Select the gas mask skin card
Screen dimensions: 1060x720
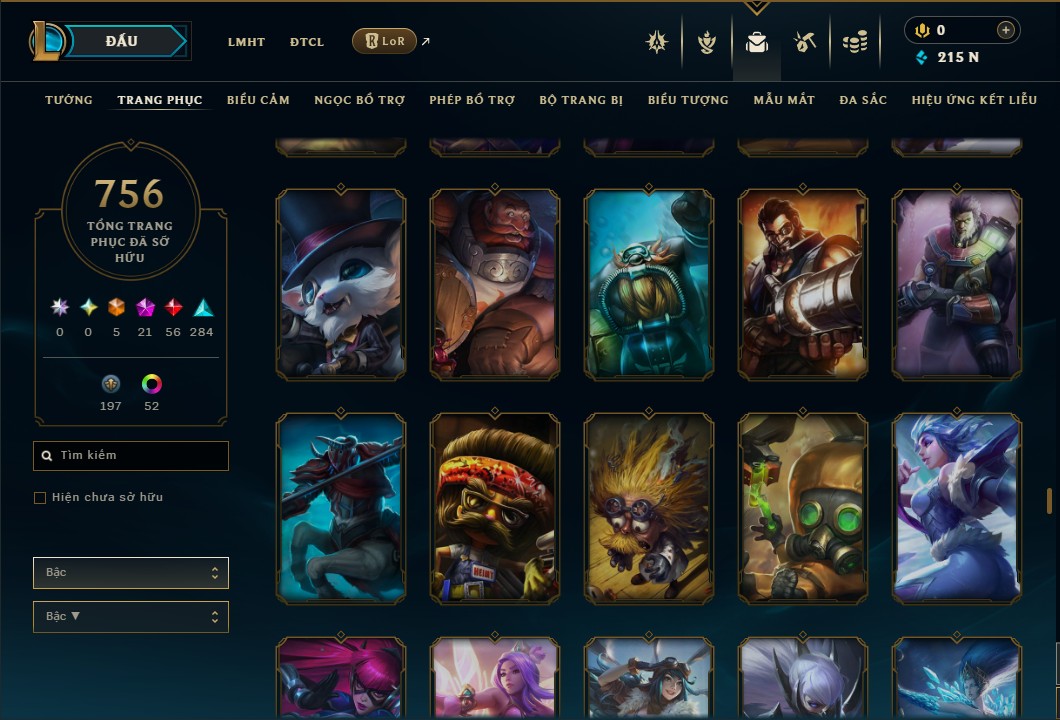803,507
